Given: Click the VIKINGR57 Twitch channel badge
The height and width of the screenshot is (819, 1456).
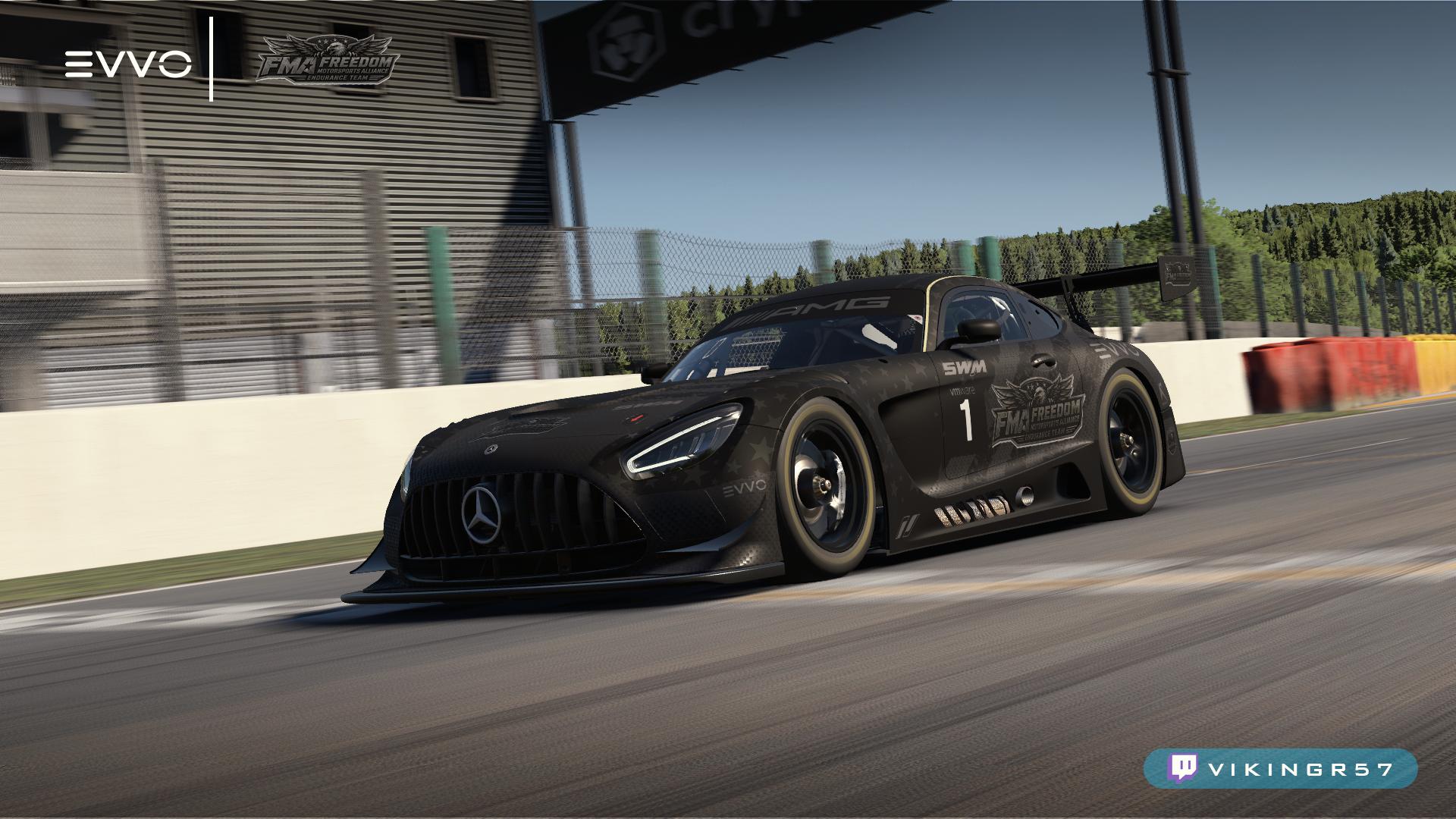Looking at the screenshot, I should [1280, 768].
